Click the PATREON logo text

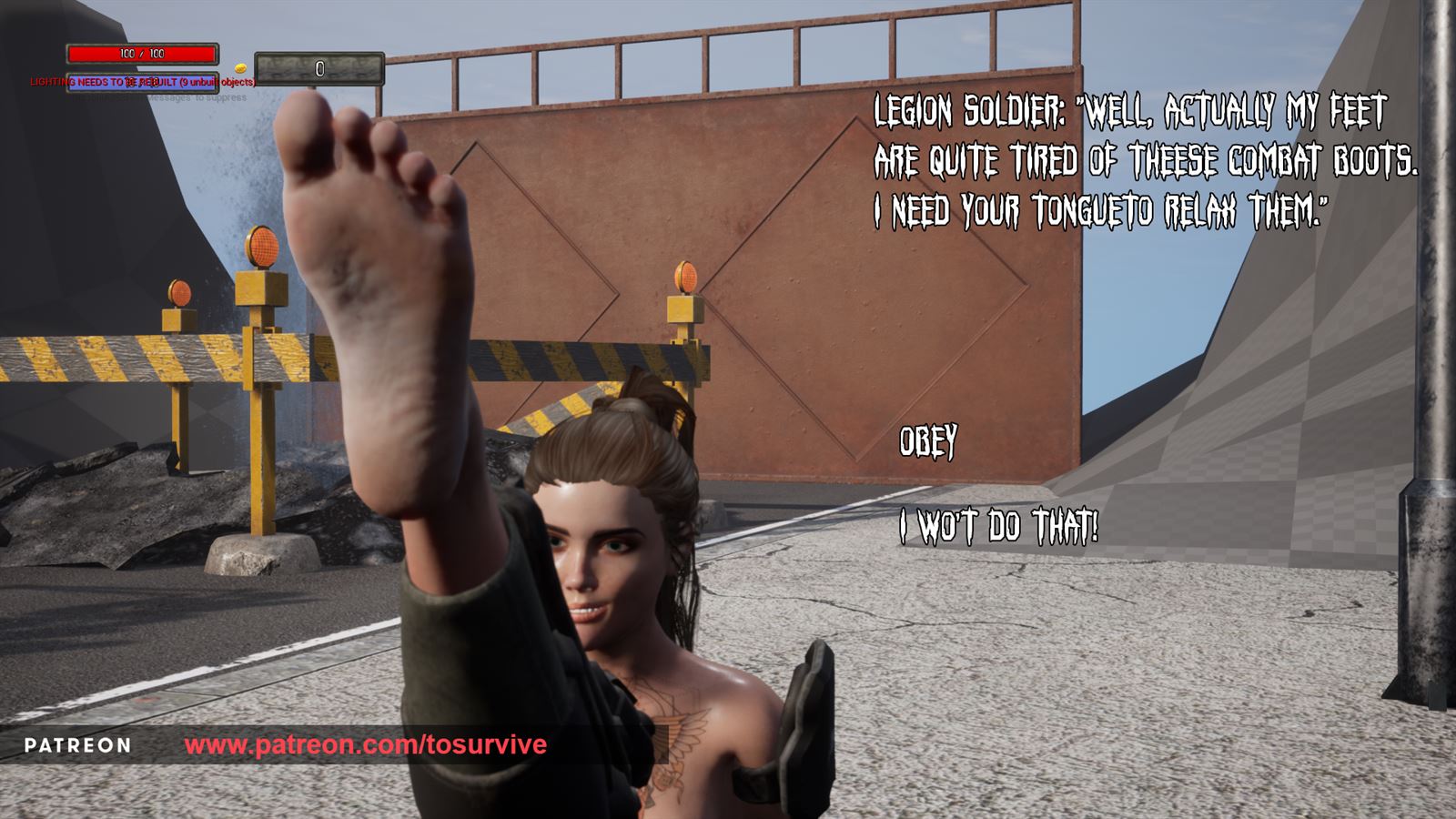tap(77, 747)
